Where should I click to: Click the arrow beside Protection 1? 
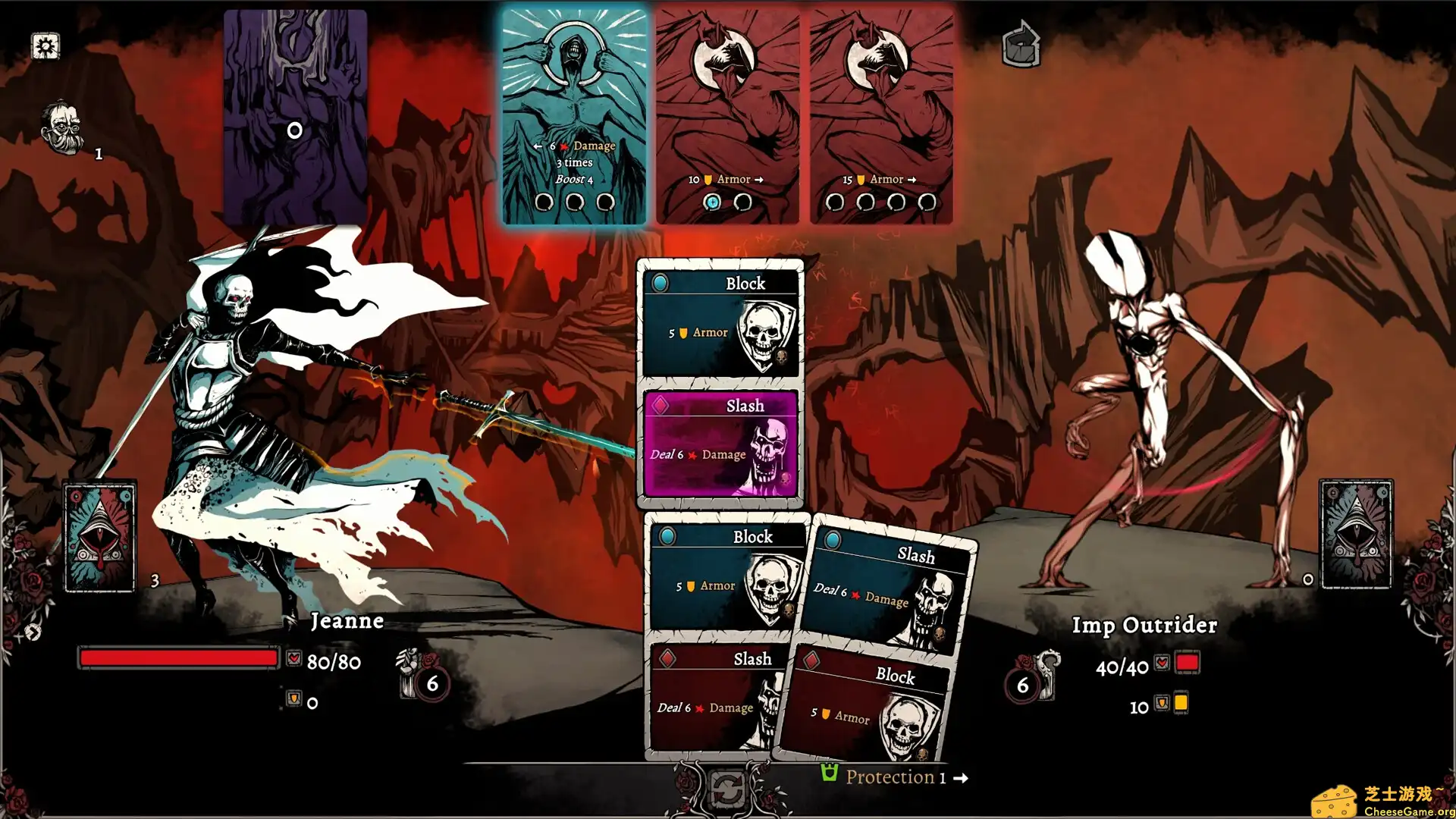coord(960,777)
